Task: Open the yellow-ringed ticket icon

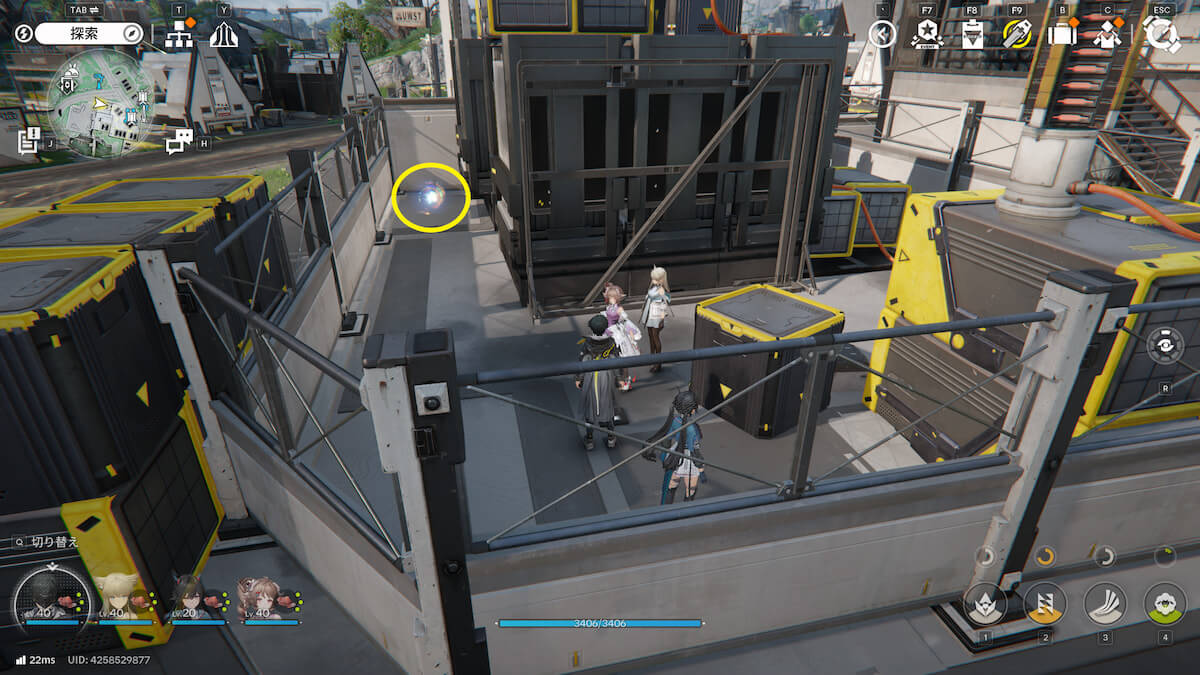Action: coord(1017,35)
